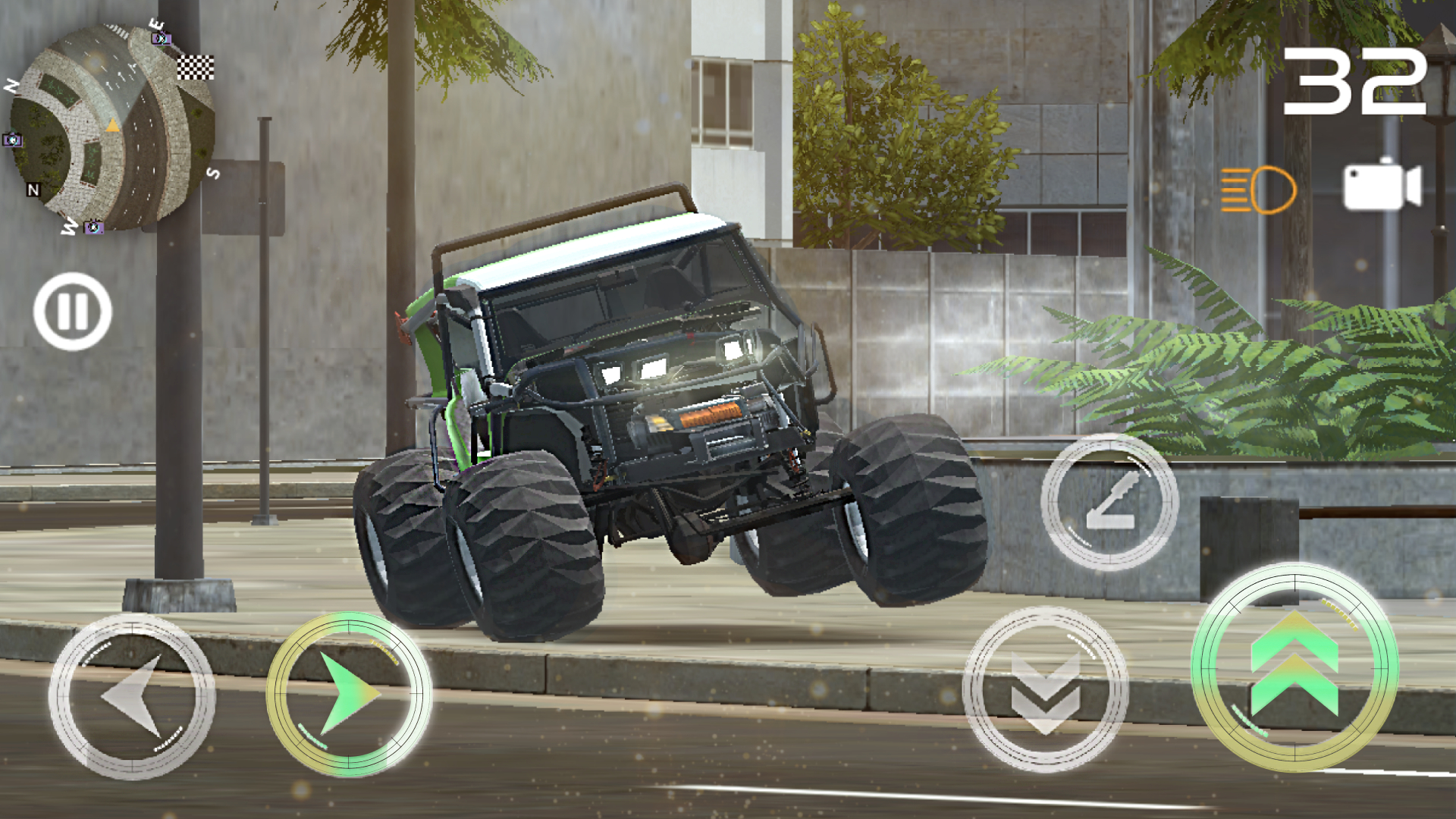Toggle pause state of the race

click(74, 312)
